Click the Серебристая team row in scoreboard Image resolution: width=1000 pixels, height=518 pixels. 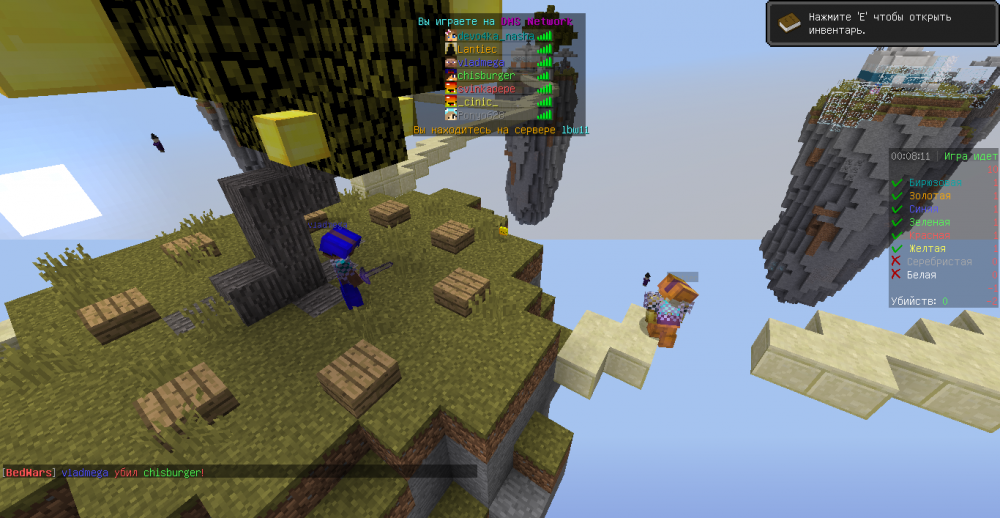(x=939, y=261)
